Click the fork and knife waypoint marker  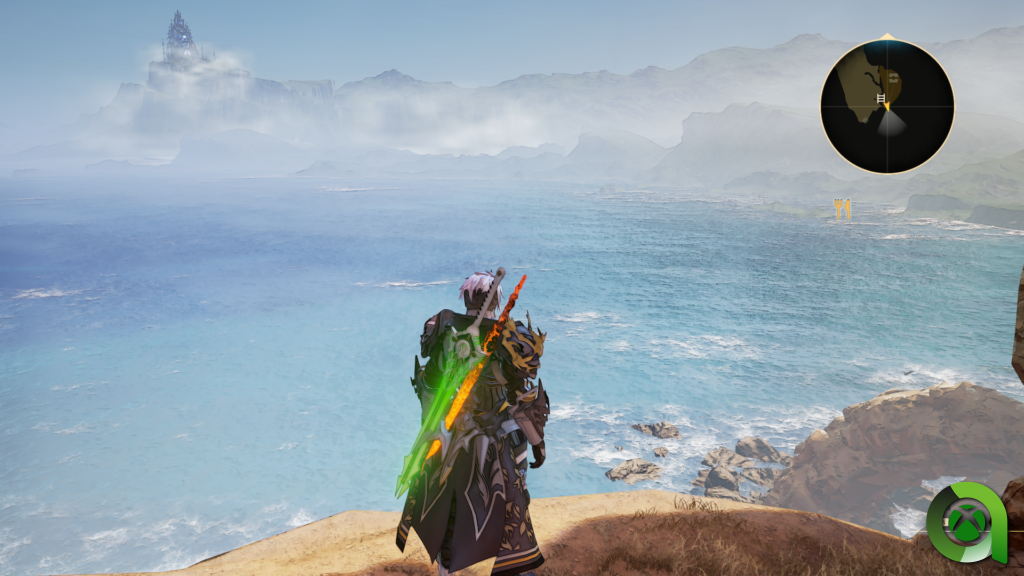point(842,208)
